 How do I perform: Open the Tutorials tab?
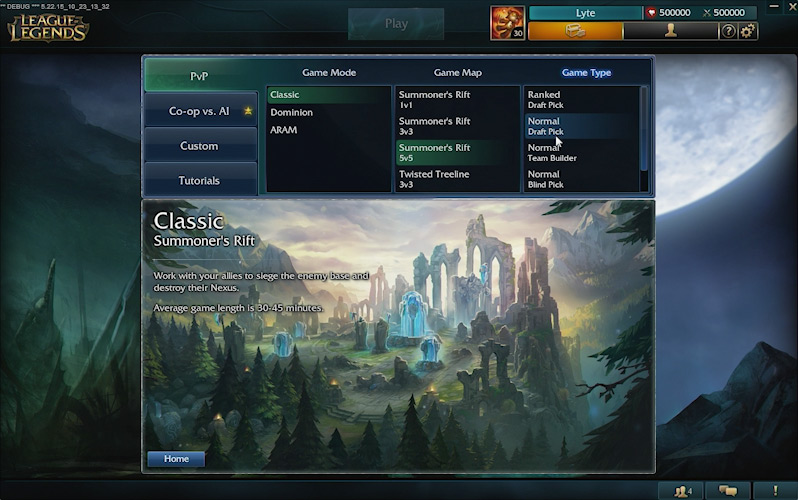[x=200, y=181]
